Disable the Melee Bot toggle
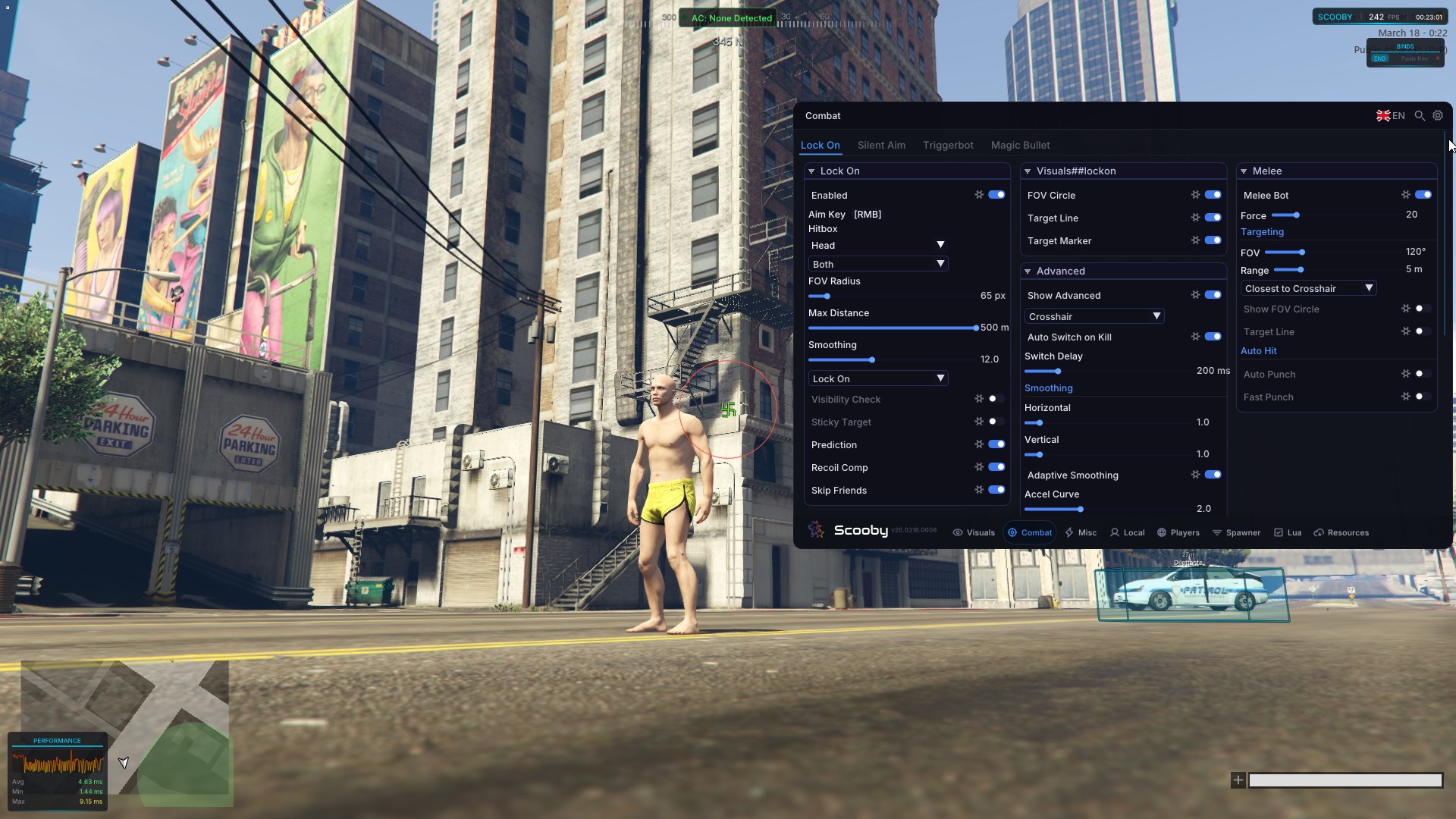The height and width of the screenshot is (819, 1456). (1424, 195)
